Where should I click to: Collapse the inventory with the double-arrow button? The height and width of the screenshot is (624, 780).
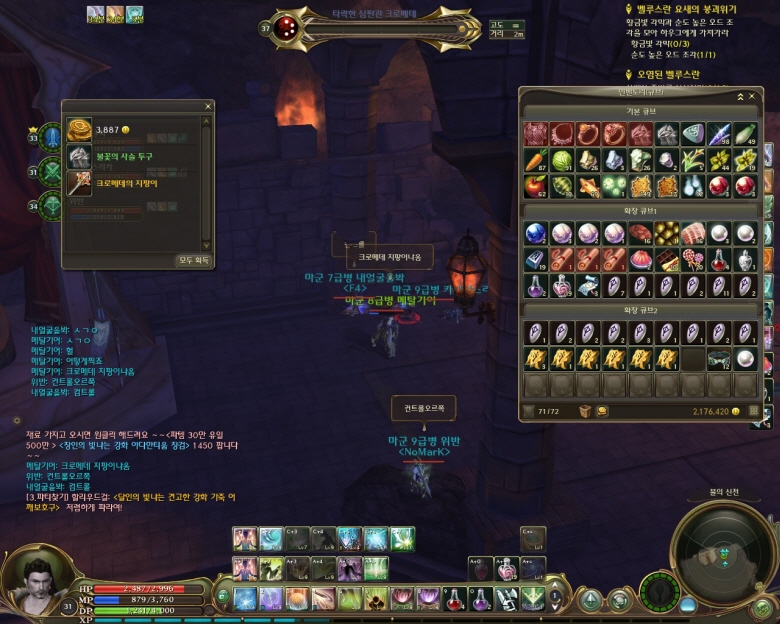pos(741,96)
